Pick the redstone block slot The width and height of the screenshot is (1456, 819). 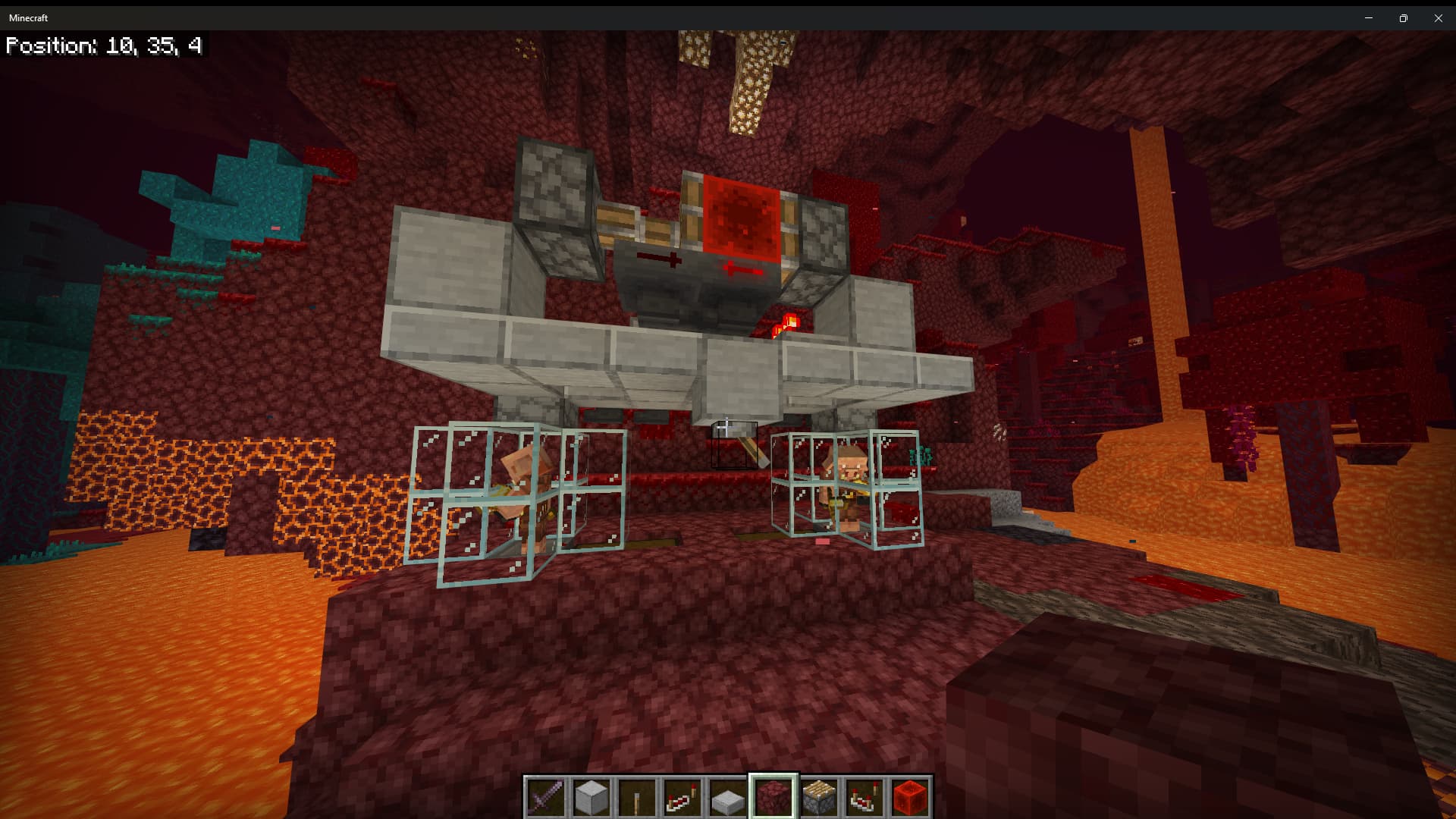910,797
